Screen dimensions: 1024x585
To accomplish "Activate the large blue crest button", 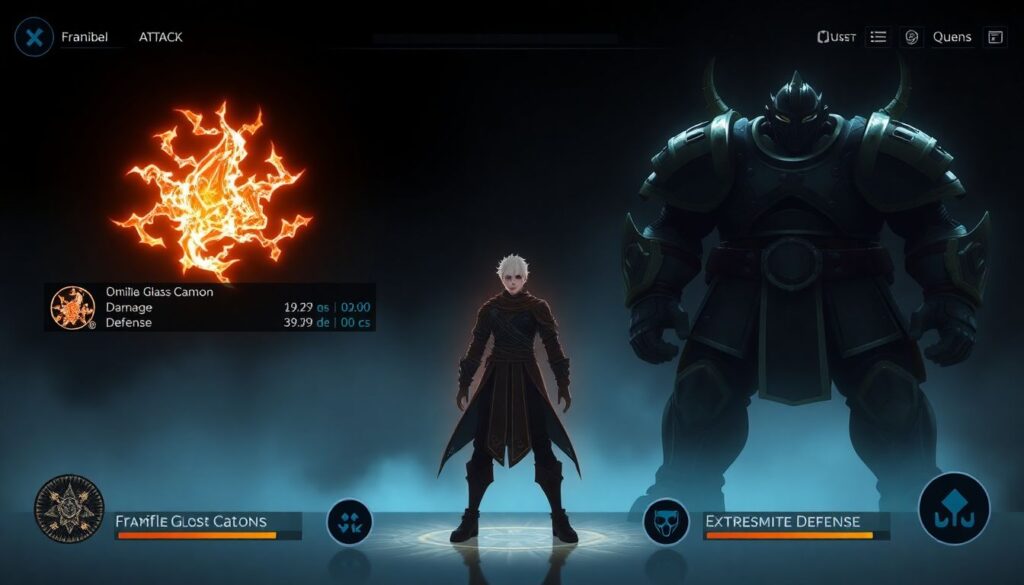I will pos(953,508).
